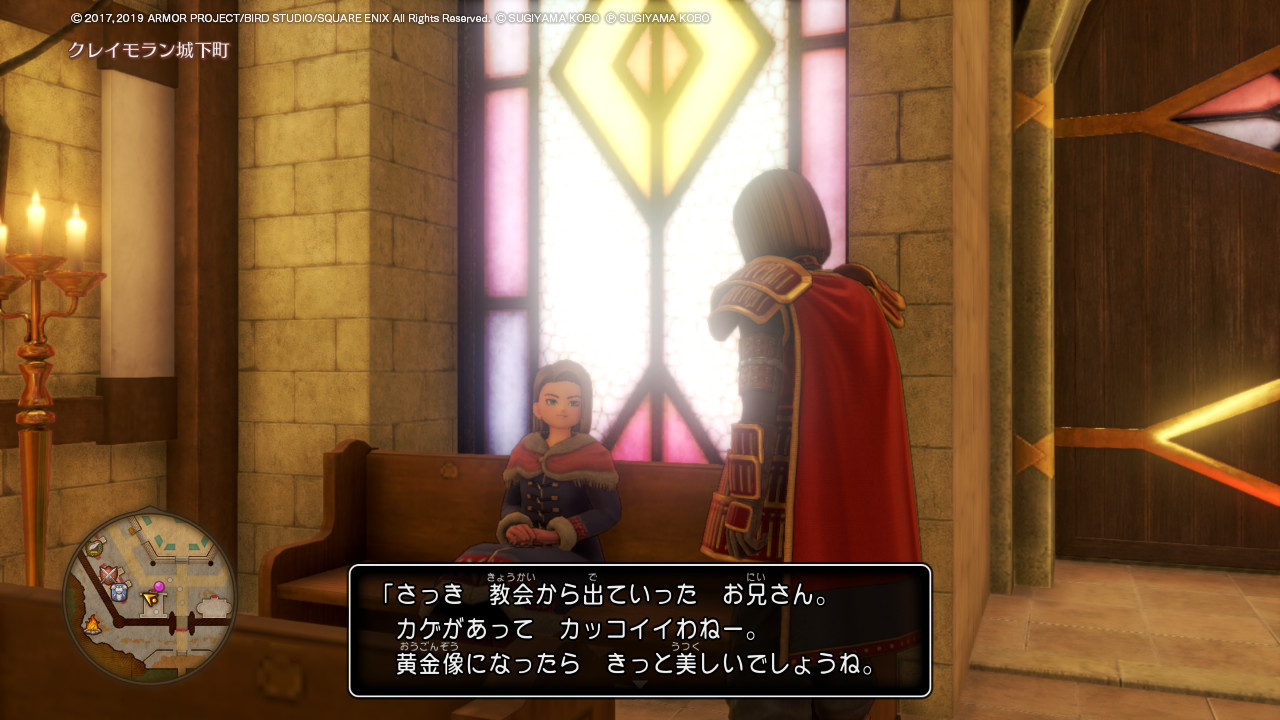Viewport: 1280px width, 720px height.
Task: Select the campfire icon on the minimap
Action: click(92, 626)
